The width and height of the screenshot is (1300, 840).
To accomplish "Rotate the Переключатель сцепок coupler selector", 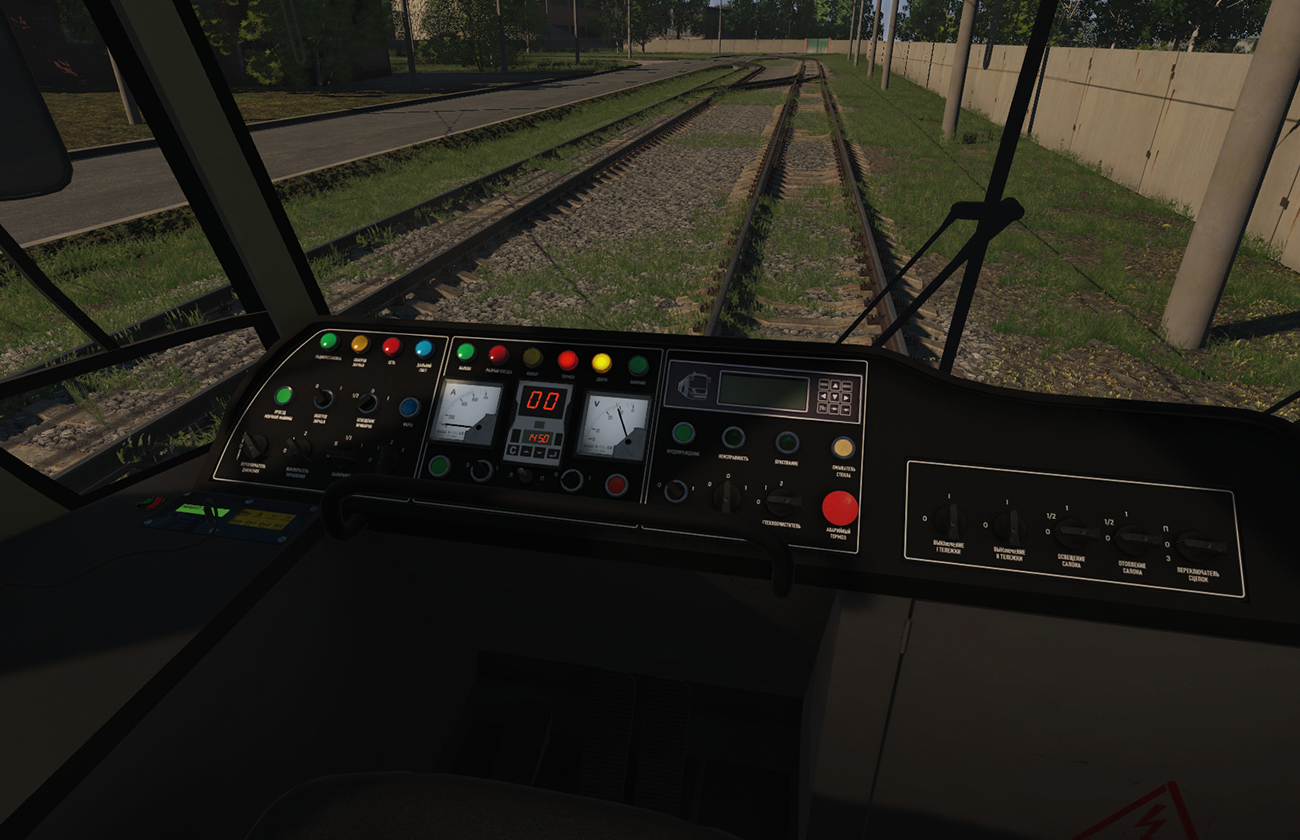I will 1199,545.
